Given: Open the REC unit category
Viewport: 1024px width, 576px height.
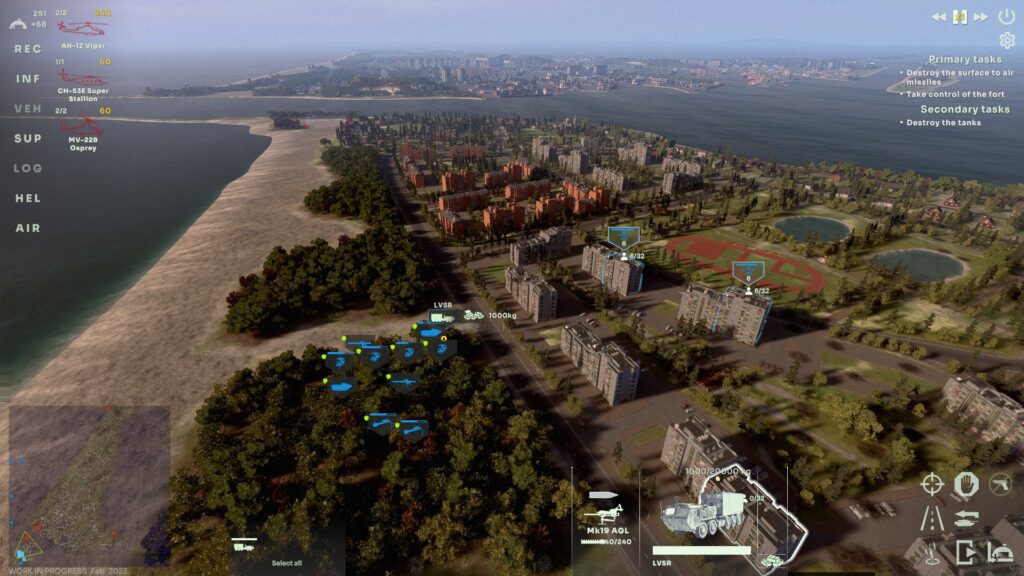Looking at the screenshot, I should (x=28, y=48).
